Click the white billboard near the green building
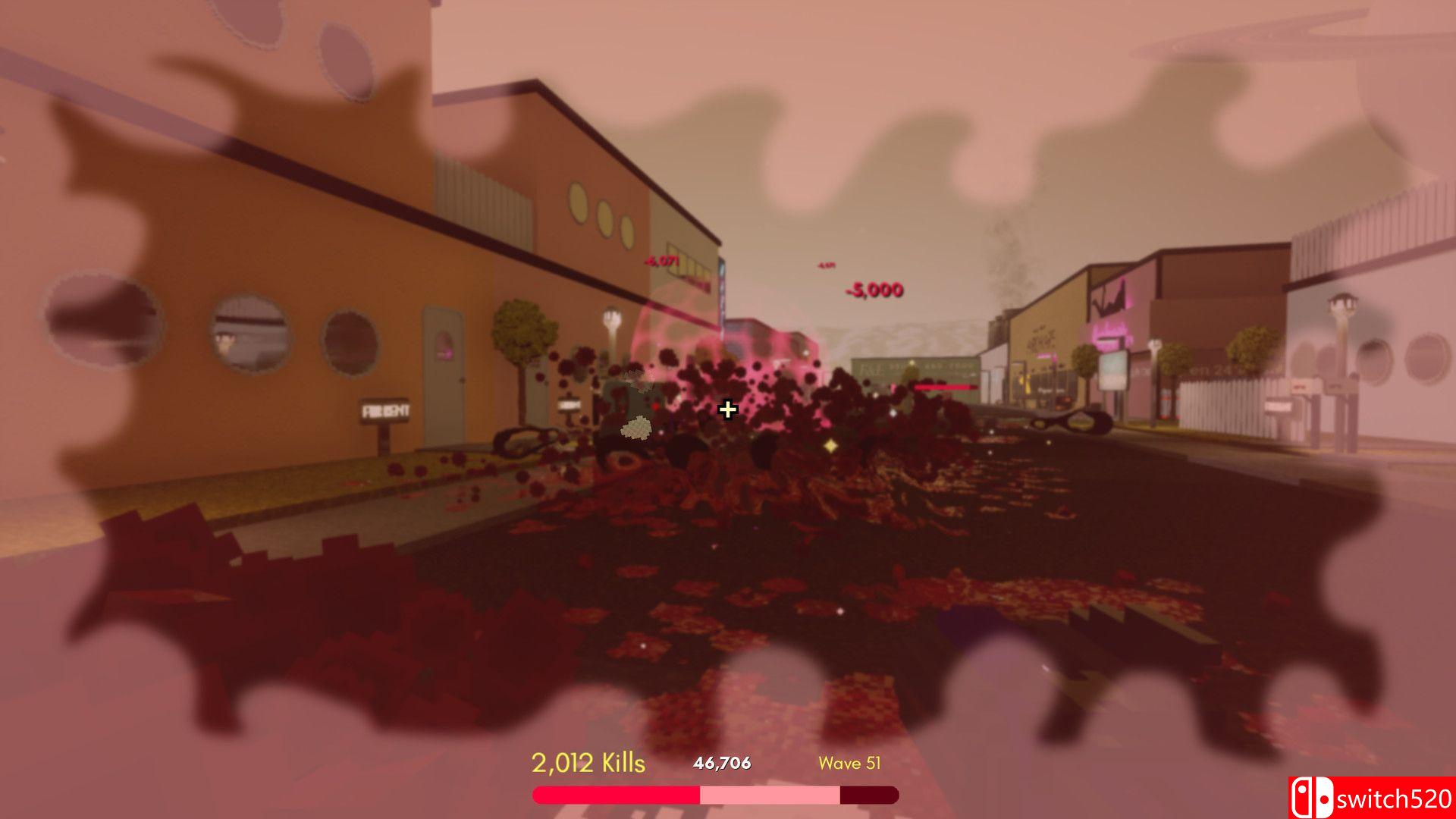 click(x=1114, y=371)
